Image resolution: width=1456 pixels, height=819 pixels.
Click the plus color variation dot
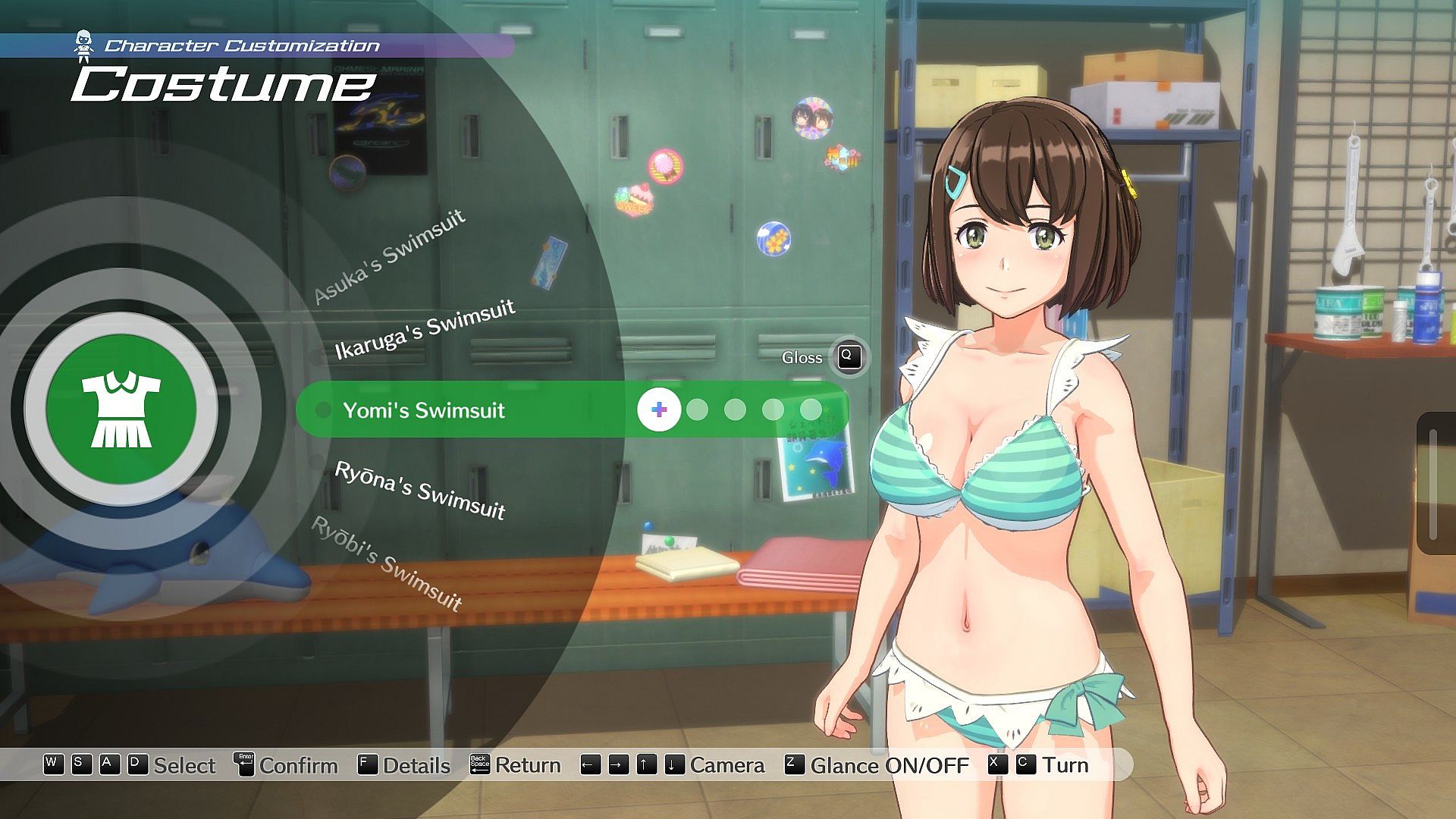click(x=659, y=410)
